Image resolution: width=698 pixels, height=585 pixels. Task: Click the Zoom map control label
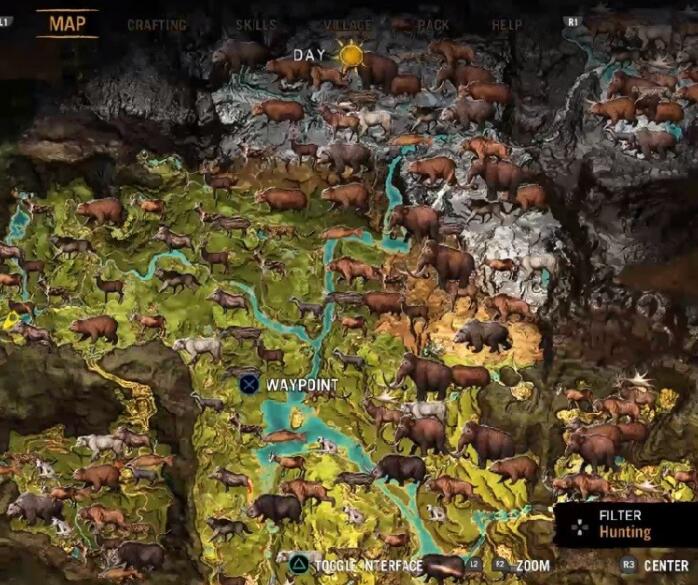pyautogui.click(x=533, y=565)
